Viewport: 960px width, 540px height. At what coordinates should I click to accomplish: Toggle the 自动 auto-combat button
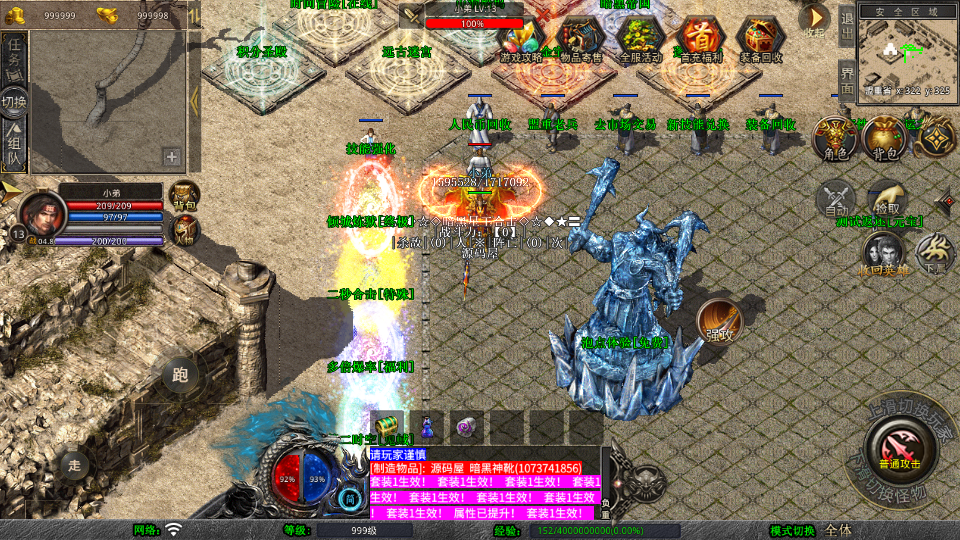(x=836, y=200)
